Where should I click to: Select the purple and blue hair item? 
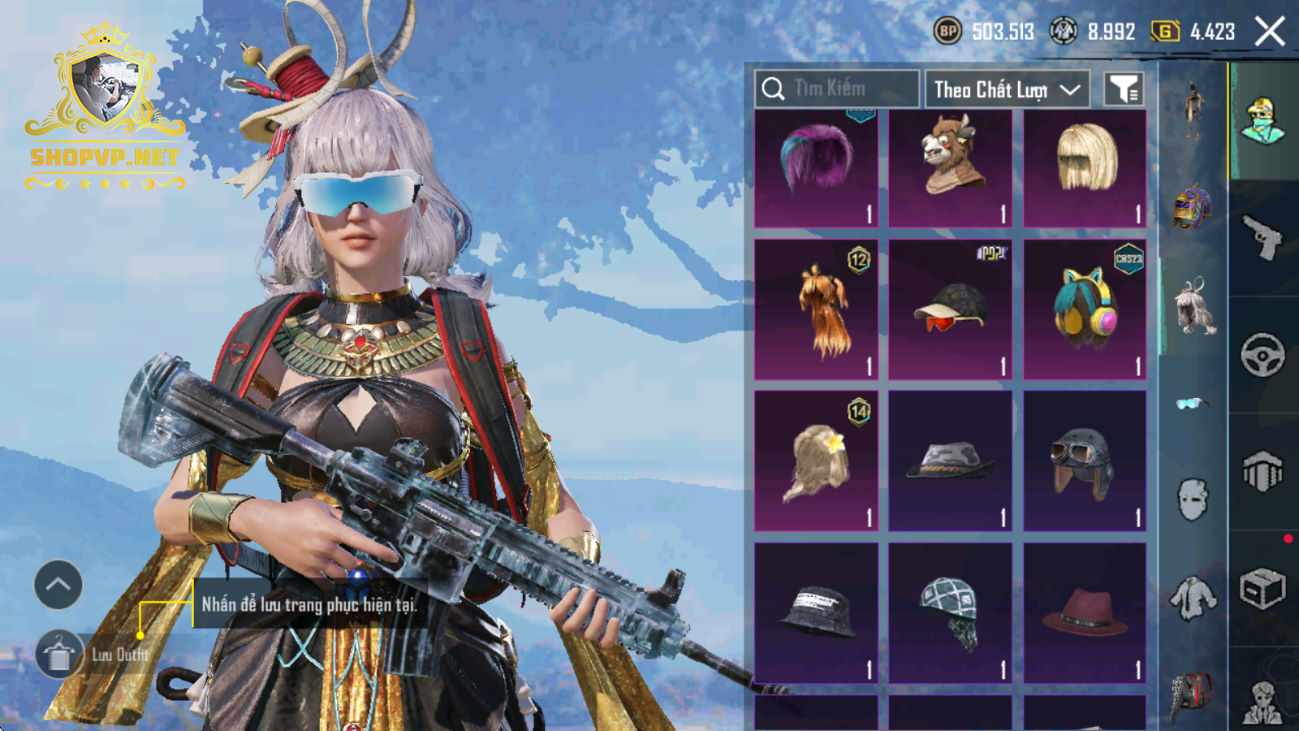tap(816, 168)
